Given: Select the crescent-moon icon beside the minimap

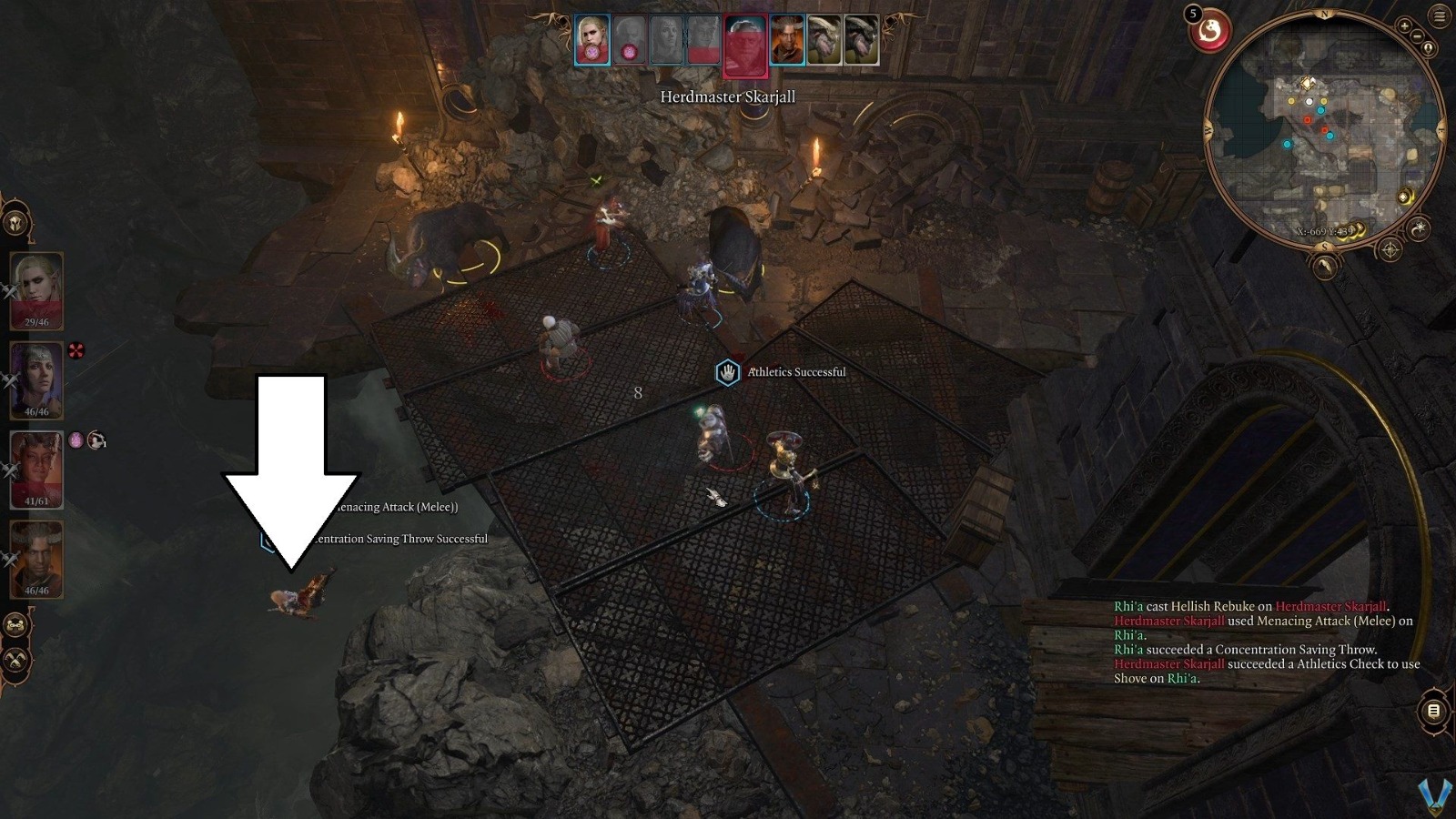Looking at the screenshot, I should pyautogui.click(x=1420, y=227).
